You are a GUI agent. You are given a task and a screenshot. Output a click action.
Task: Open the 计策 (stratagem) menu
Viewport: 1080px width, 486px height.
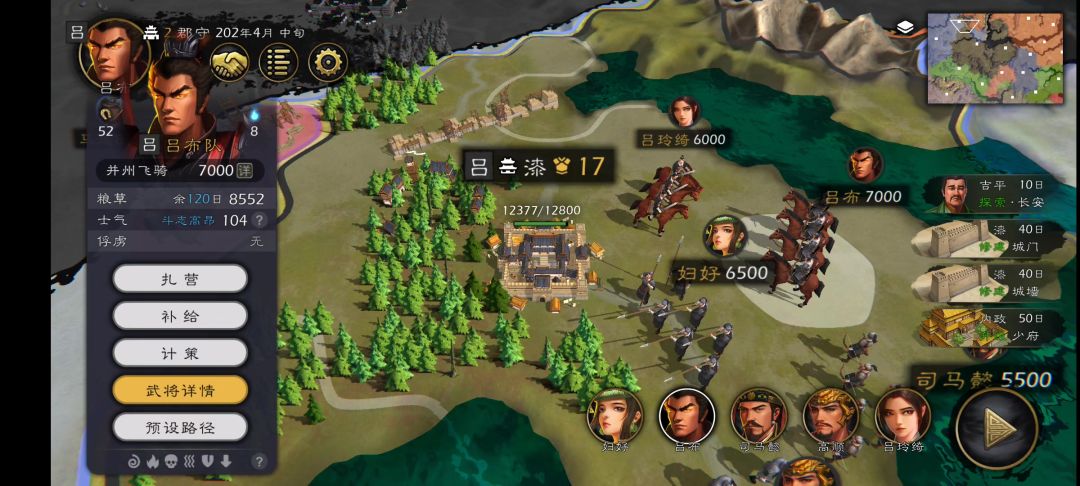click(x=180, y=352)
